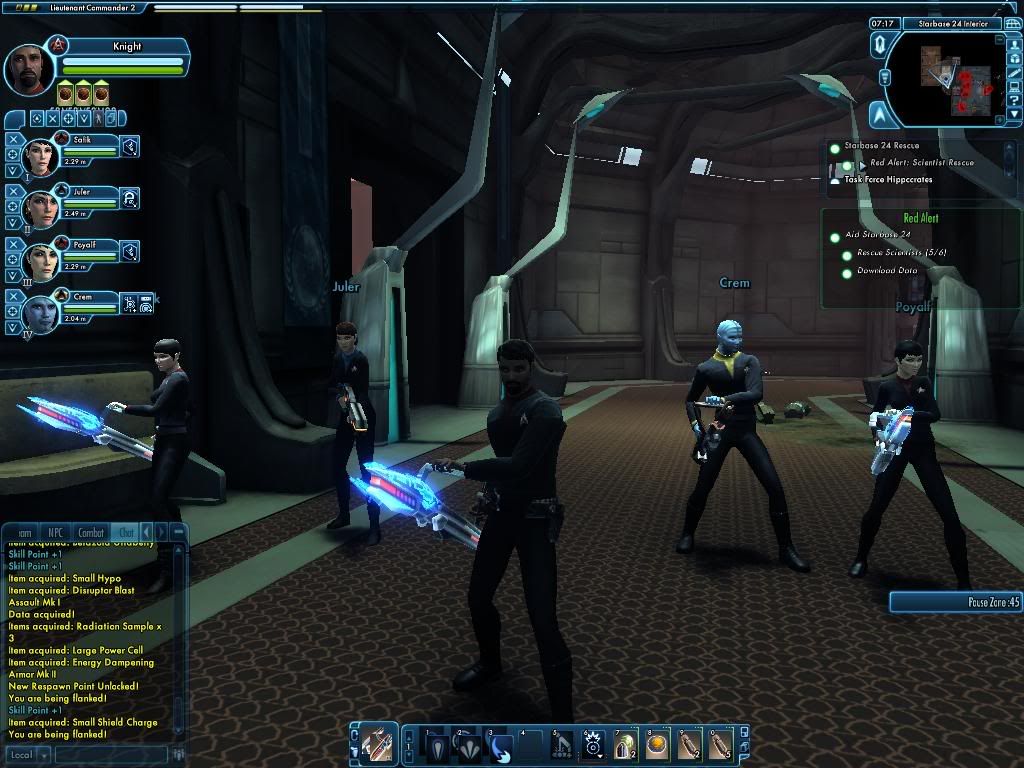The width and height of the screenshot is (1024, 768).
Task: Select bridge officer Salik's portrait
Action: [43, 156]
